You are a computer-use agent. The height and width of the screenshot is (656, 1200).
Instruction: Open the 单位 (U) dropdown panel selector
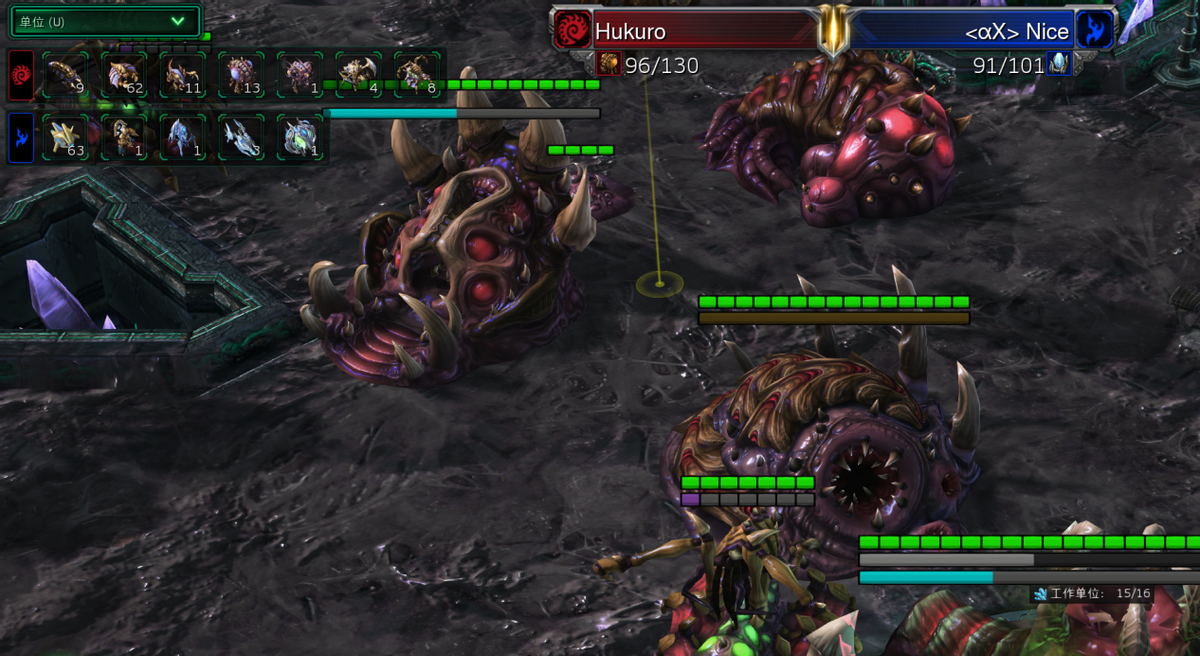[x=104, y=21]
